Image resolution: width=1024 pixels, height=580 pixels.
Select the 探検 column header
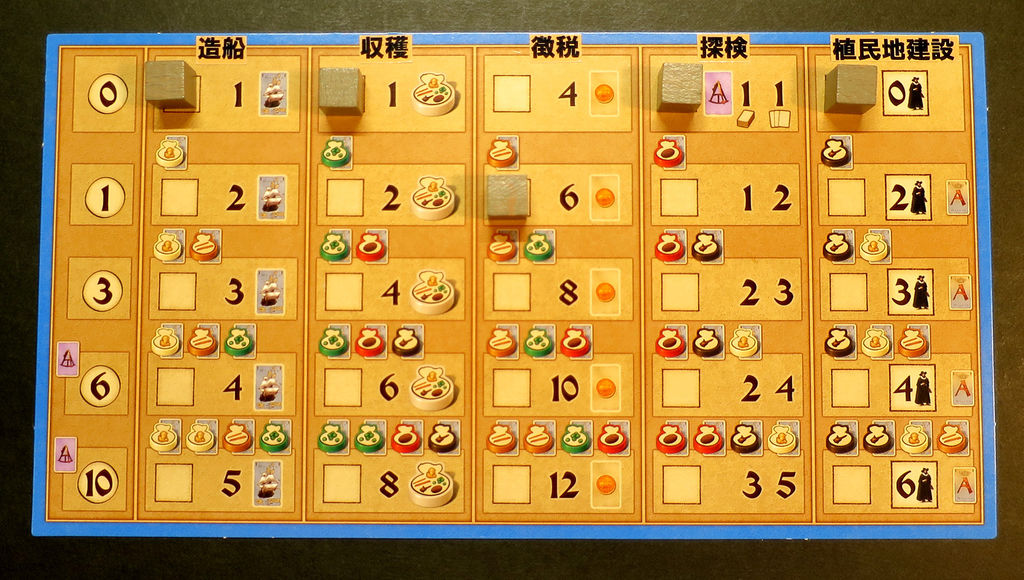tap(724, 45)
